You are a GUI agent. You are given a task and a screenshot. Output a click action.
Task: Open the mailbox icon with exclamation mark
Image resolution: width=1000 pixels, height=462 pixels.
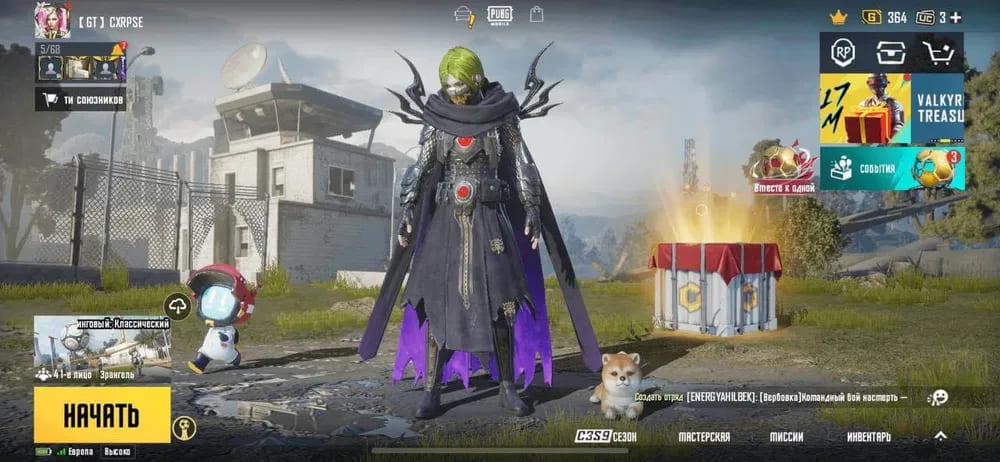coord(464,16)
